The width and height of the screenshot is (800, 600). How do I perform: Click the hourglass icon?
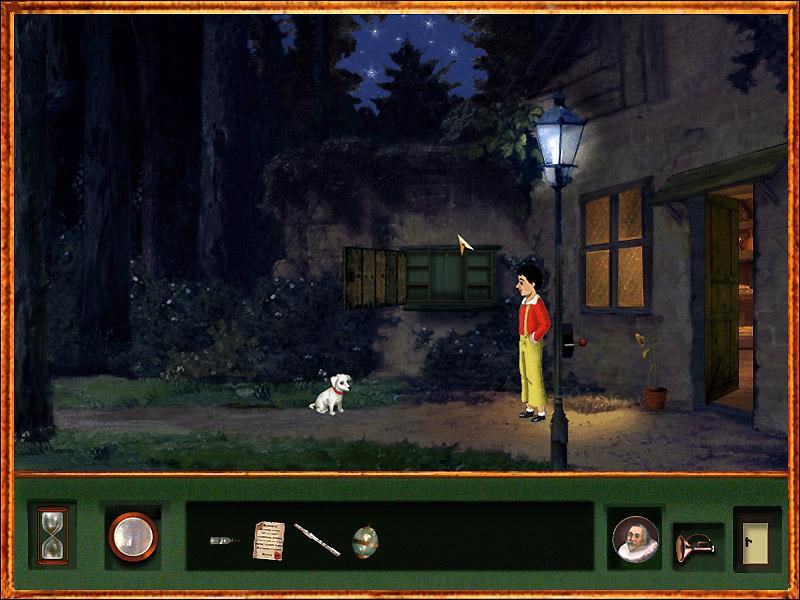point(50,535)
